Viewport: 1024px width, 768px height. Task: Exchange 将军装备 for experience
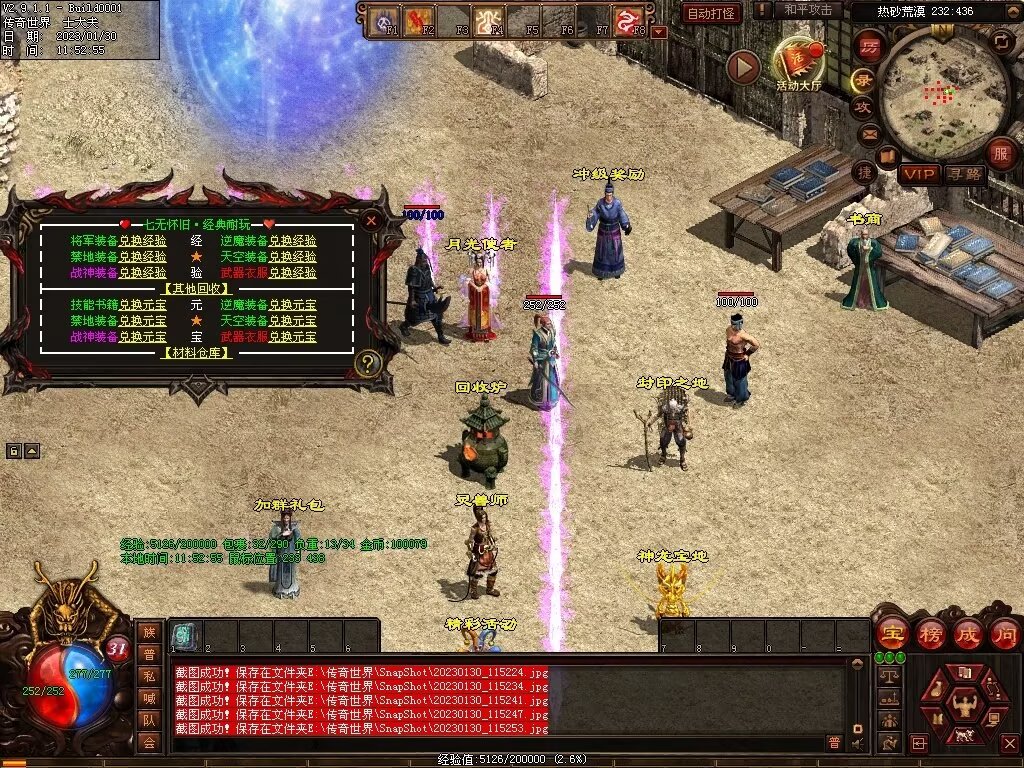coord(142,241)
